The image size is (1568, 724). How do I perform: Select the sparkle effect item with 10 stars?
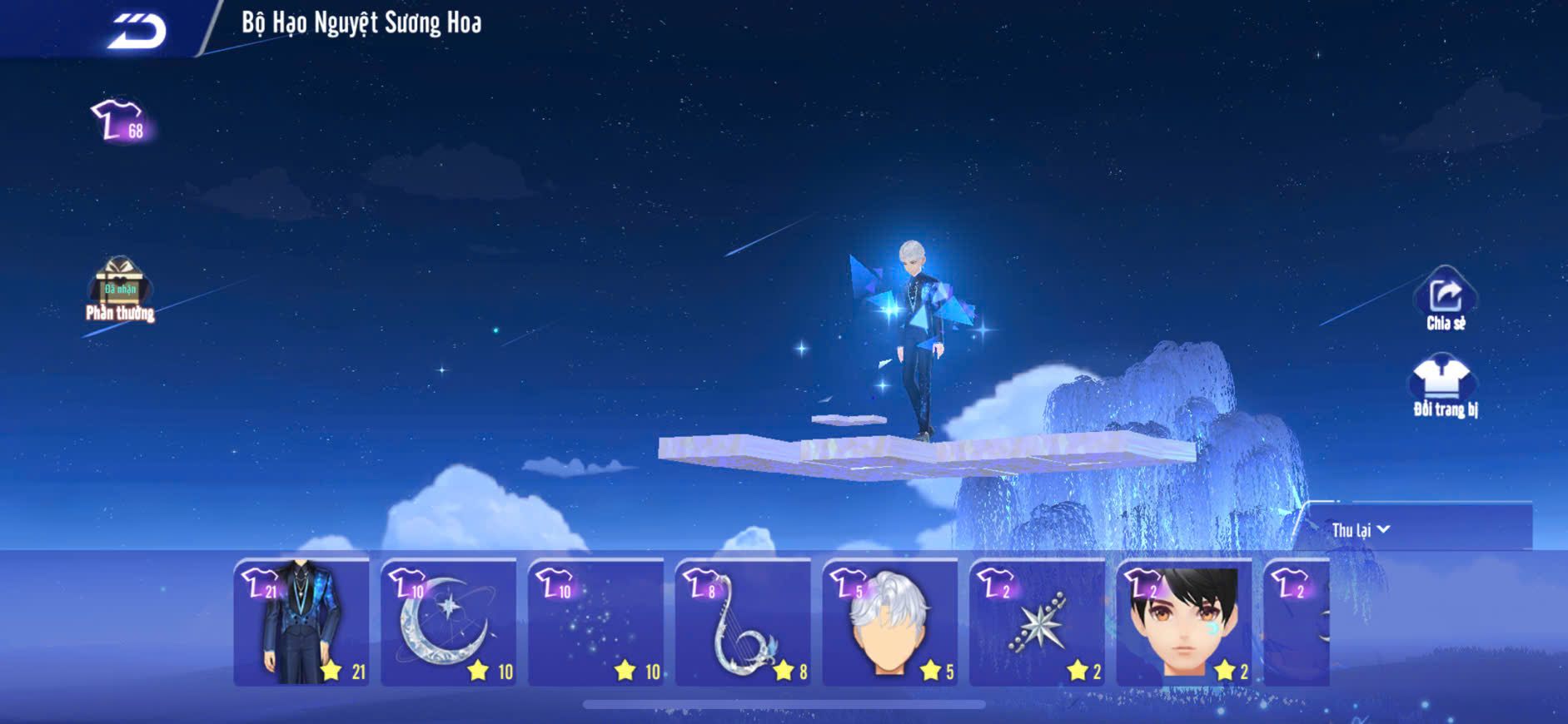[595, 623]
